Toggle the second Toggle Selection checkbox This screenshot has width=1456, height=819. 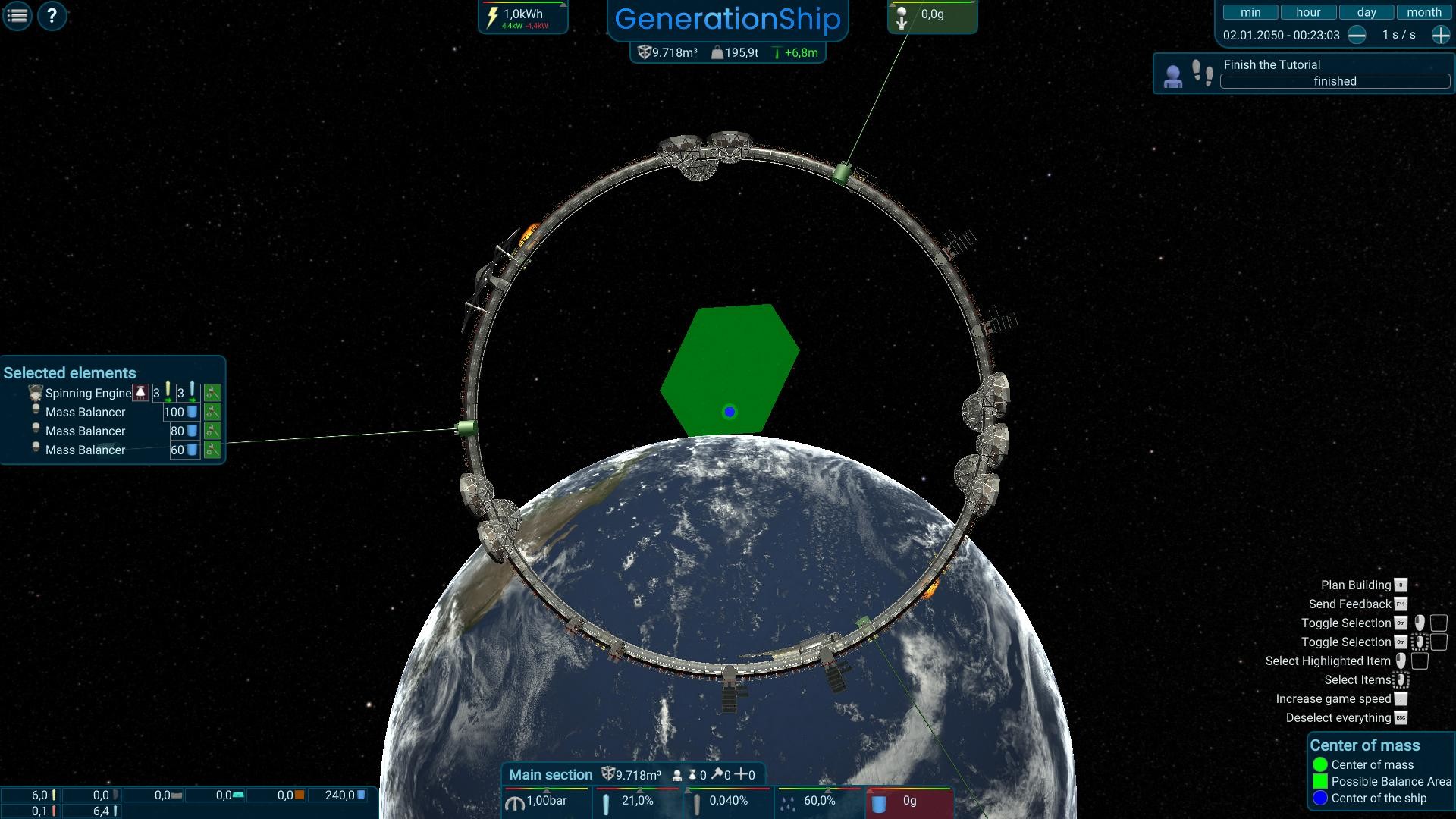pos(1439,642)
